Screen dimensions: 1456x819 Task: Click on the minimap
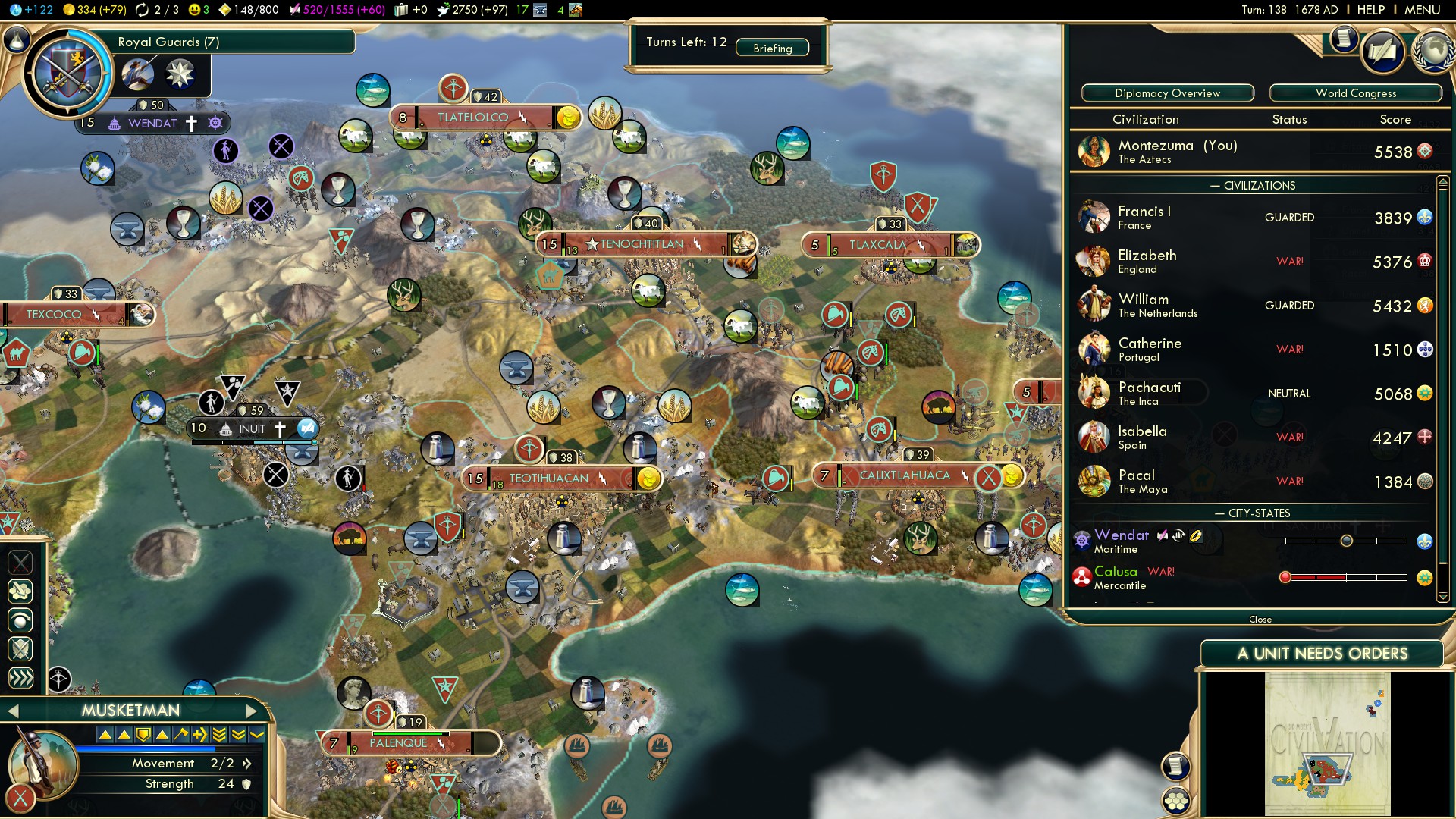(1327, 743)
